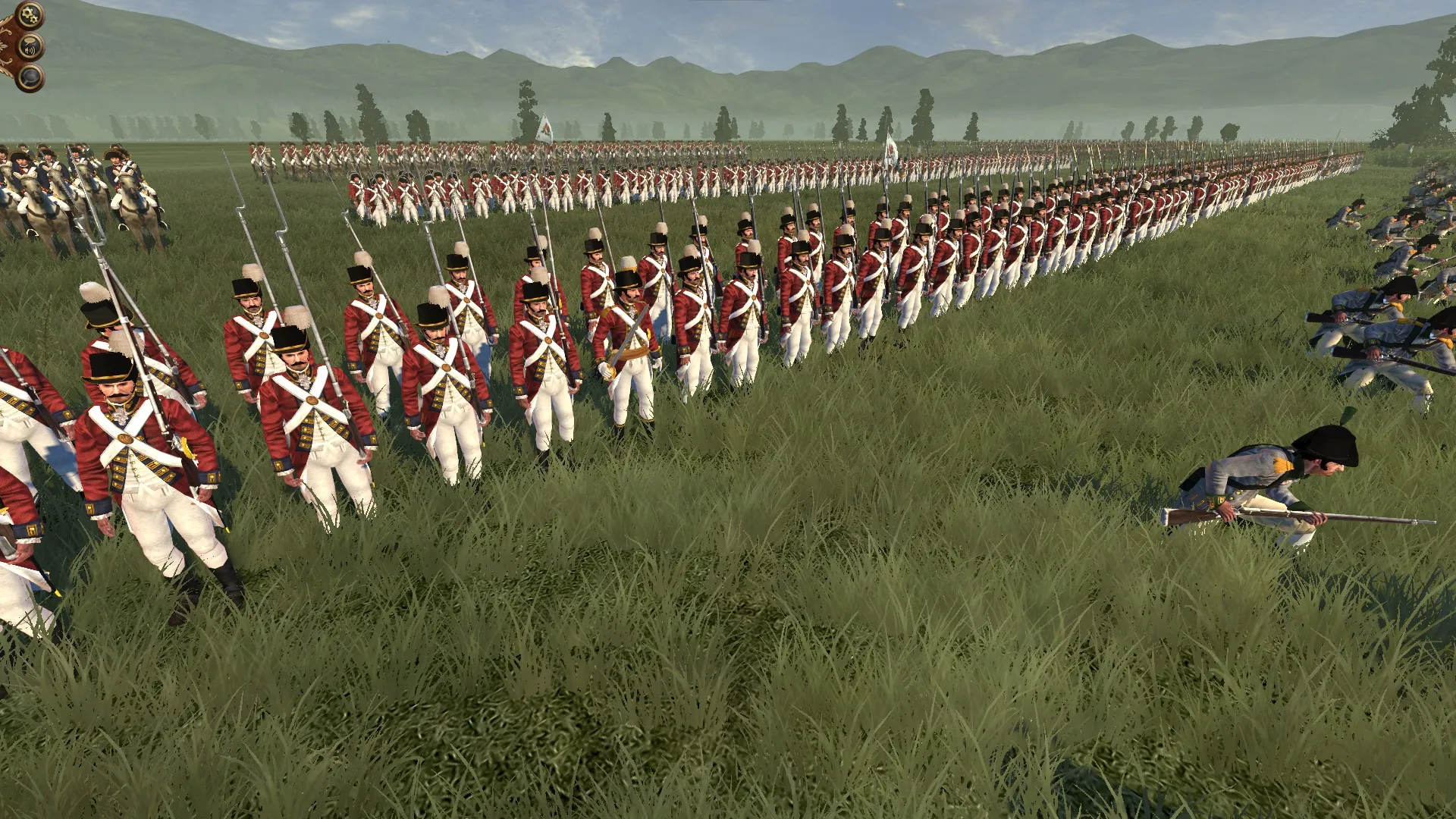Select the speech bubble speaker icon
Image resolution: width=1456 pixels, height=819 pixels.
tap(31, 47)
